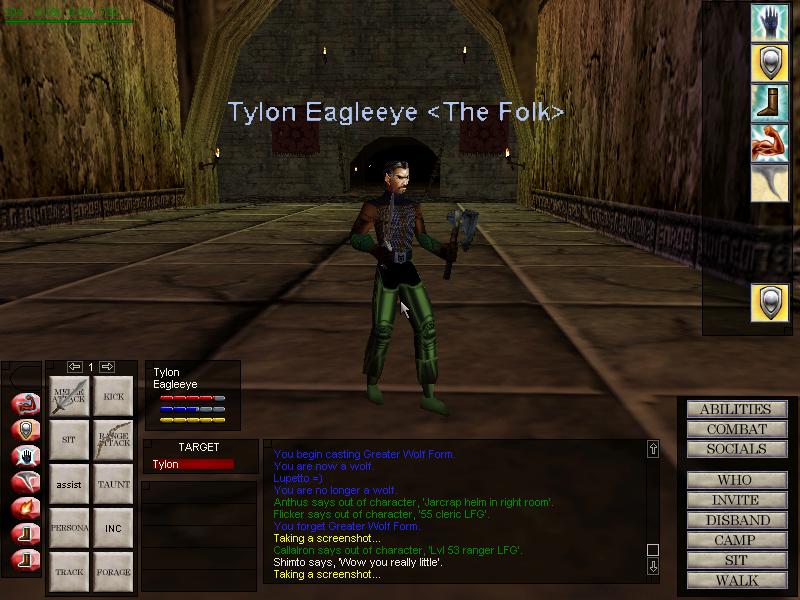This screenshot has height=600, width=800.
Task: Switch to the next hotbutton page arrow
Action: (x=107, y=367)
